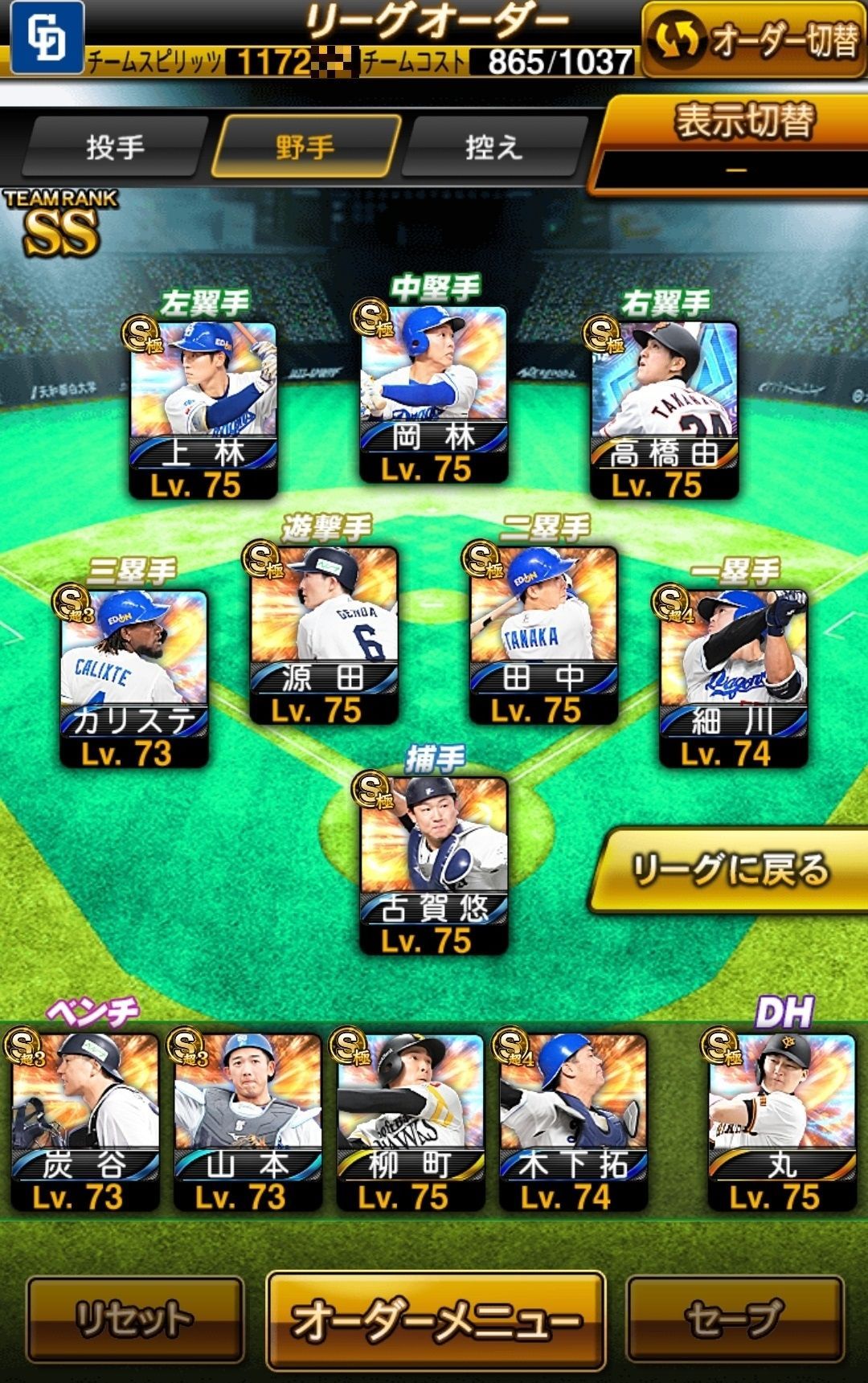
Task: Open the オーダーメニュー button
Action: 435,1320
